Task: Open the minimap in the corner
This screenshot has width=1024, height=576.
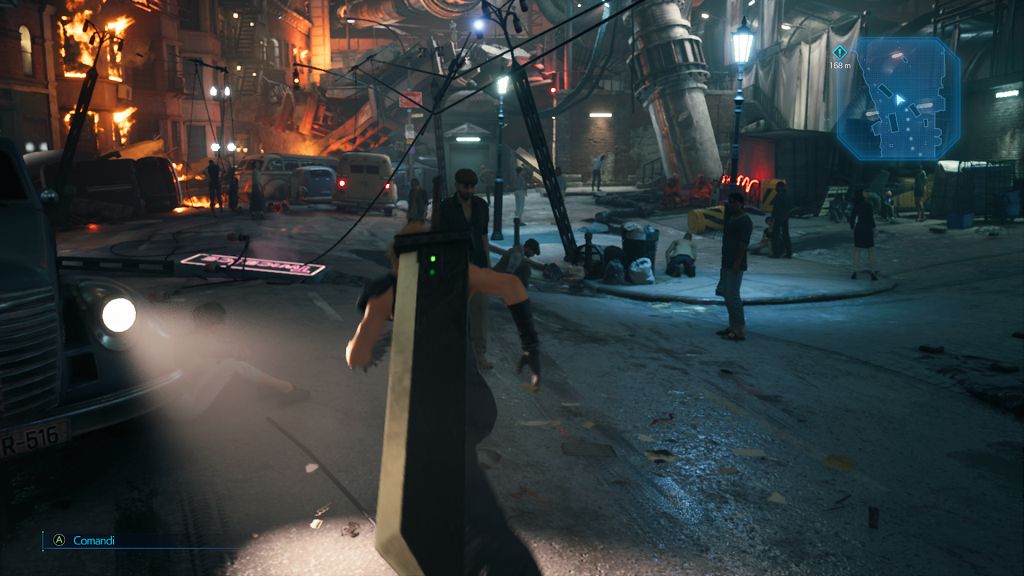Action: tap(897, 100)
